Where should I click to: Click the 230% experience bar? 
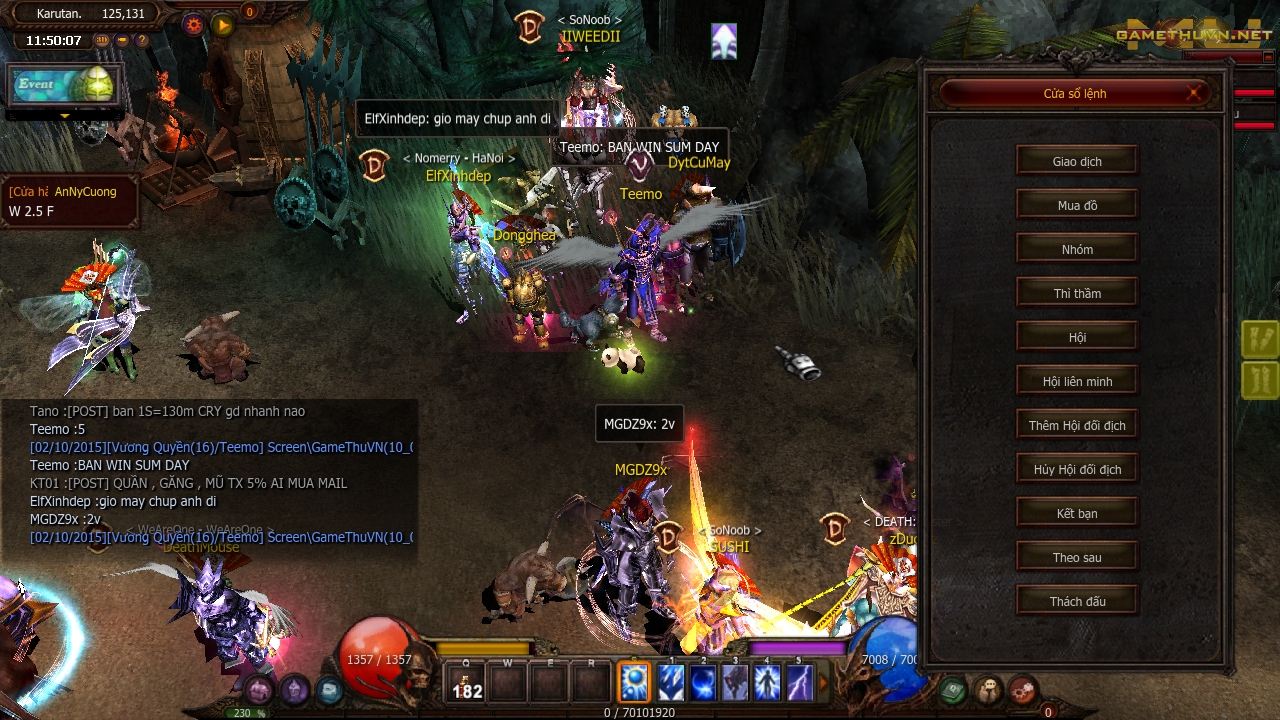pos(249,713)
